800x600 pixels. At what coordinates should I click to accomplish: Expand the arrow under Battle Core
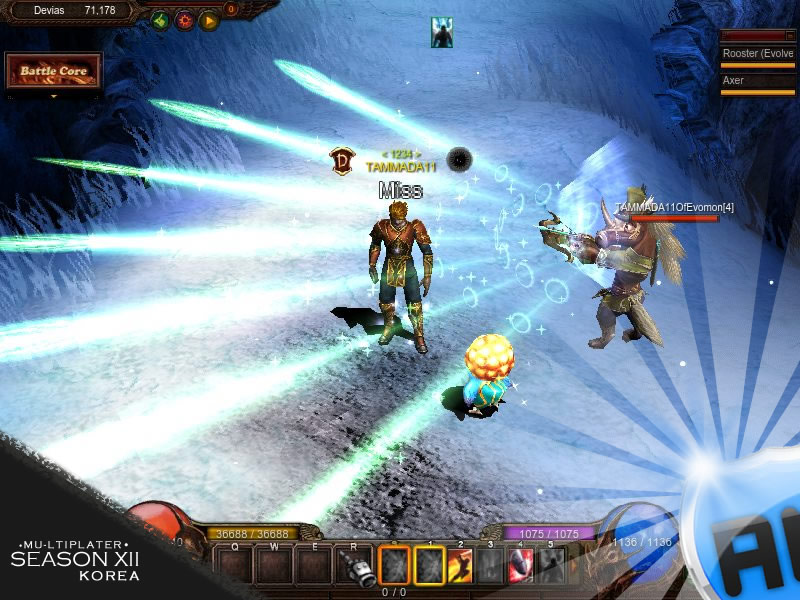tap(54, 96)
